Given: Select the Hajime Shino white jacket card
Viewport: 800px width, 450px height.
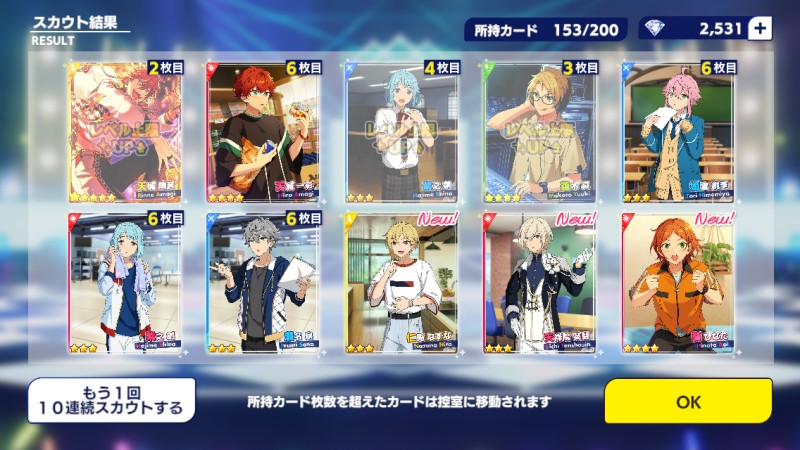Looking at the screenshot, I should tap(124, 283).
